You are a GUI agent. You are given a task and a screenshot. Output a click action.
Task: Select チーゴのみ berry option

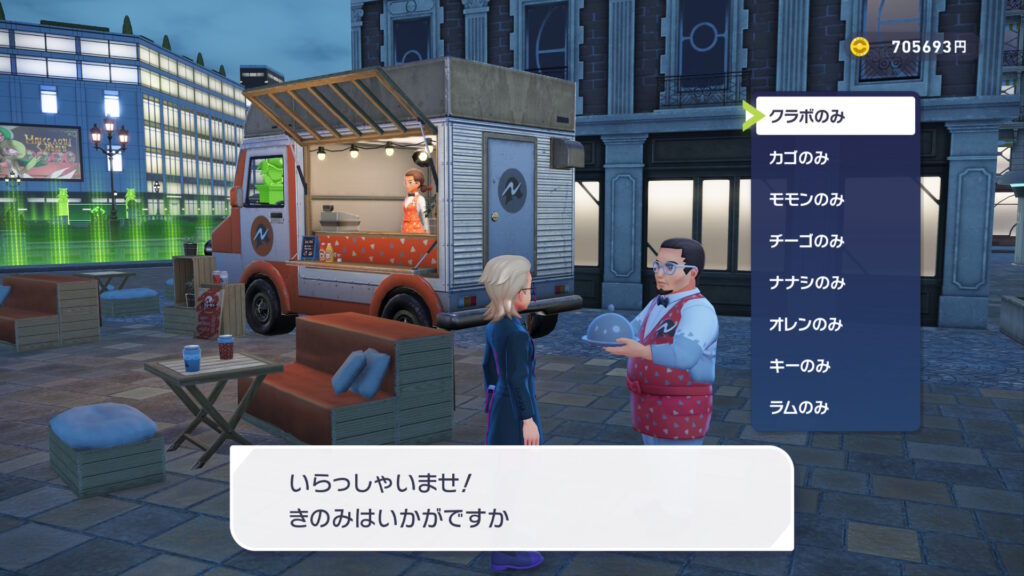click(x=835, y=241)
